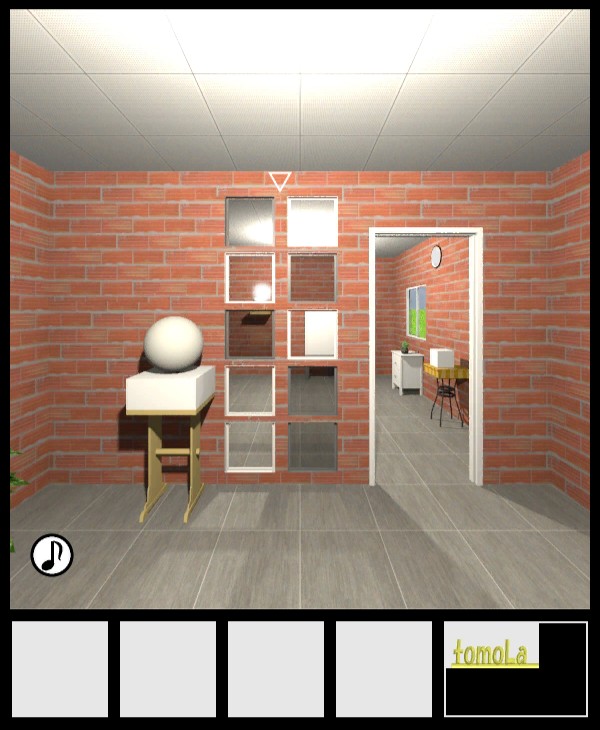Toggle the music note sound button
The height and width of the screenshot is (730, 600).
[52, 555]
